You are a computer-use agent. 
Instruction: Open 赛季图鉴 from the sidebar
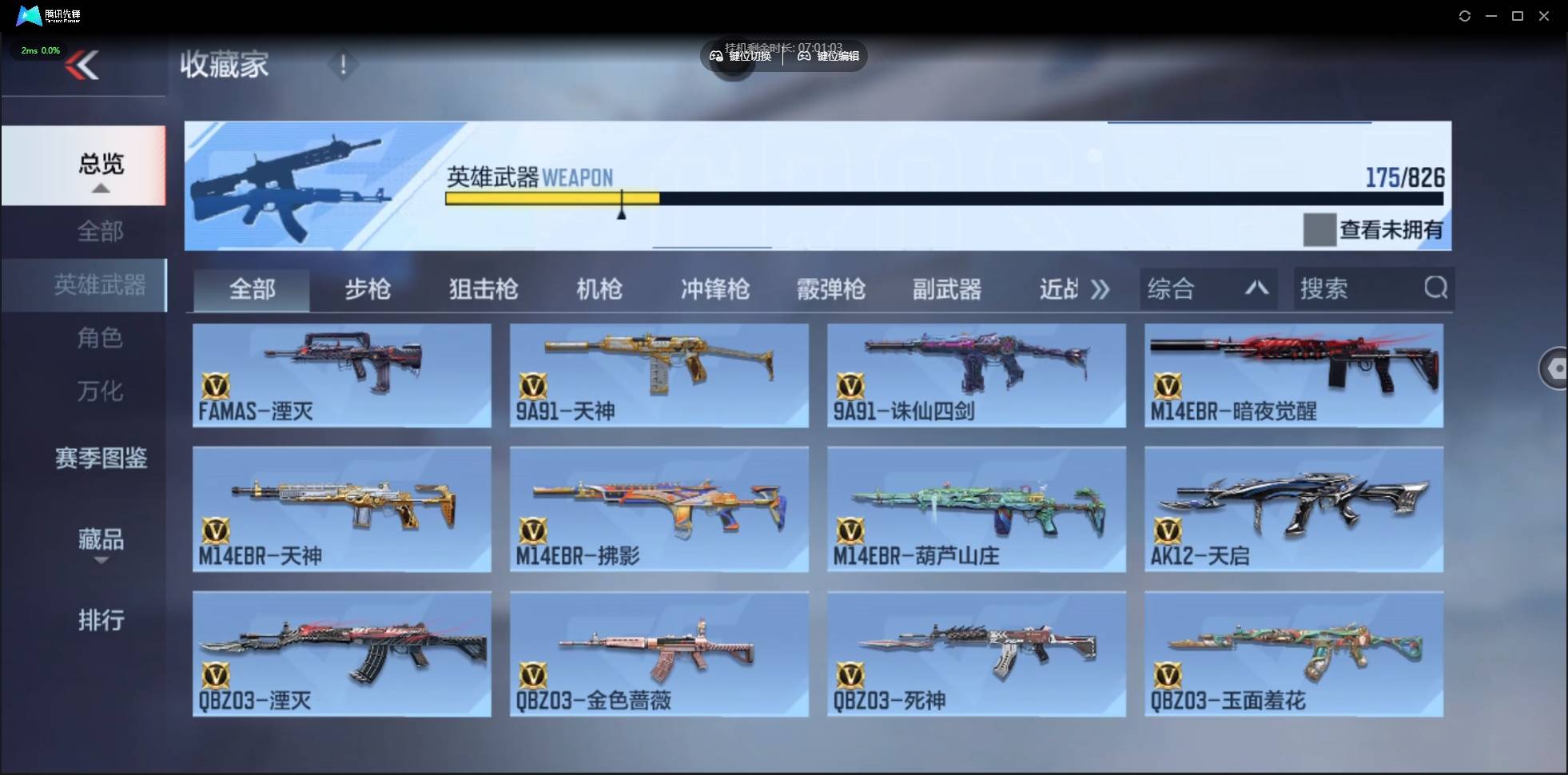click(x=101, y=458)
